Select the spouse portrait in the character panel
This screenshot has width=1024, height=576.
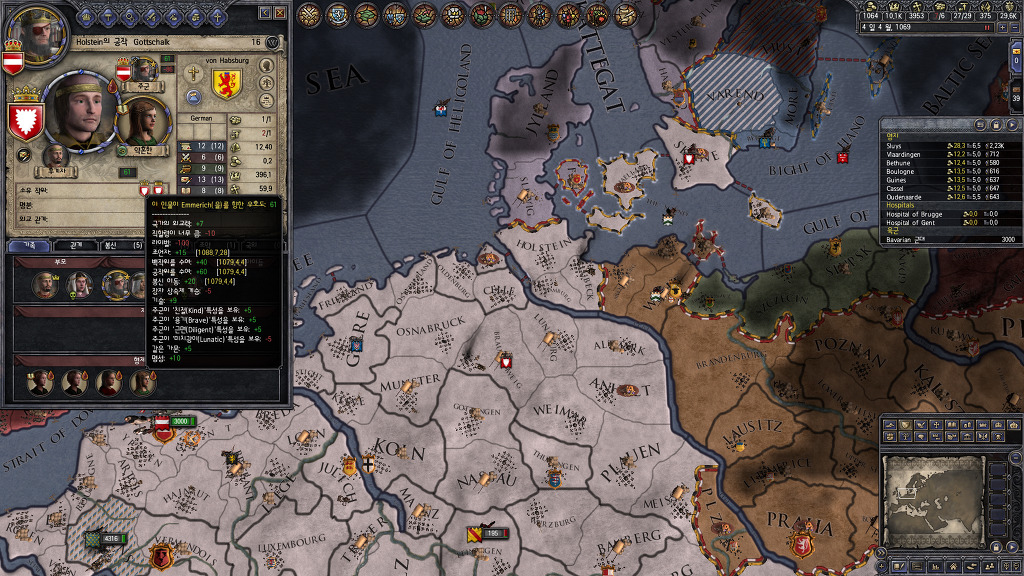point(147,122)
